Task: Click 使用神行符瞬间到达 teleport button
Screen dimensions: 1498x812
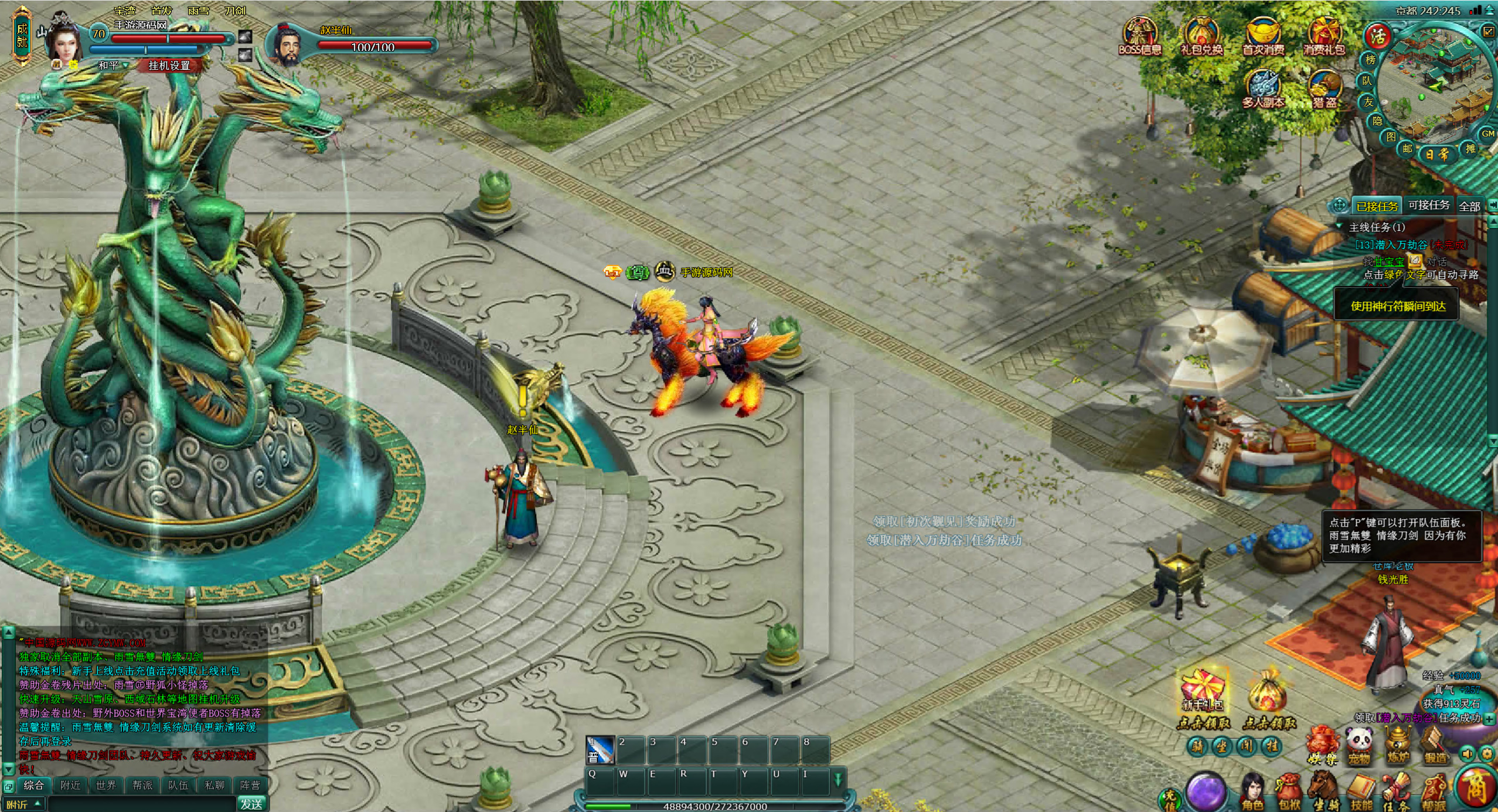Action: pos(1398,306)
